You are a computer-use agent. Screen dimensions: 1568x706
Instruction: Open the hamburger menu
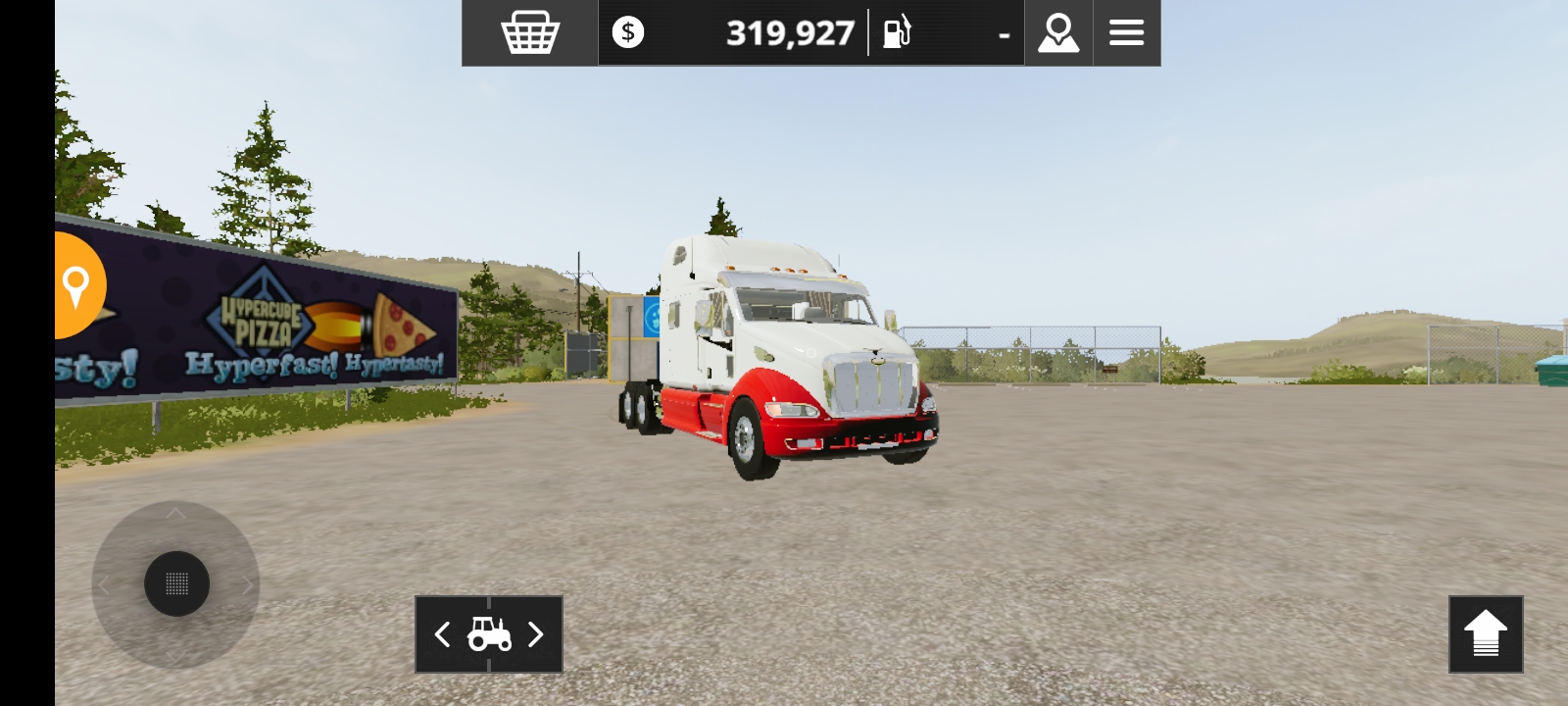(x=1126, y=32)
